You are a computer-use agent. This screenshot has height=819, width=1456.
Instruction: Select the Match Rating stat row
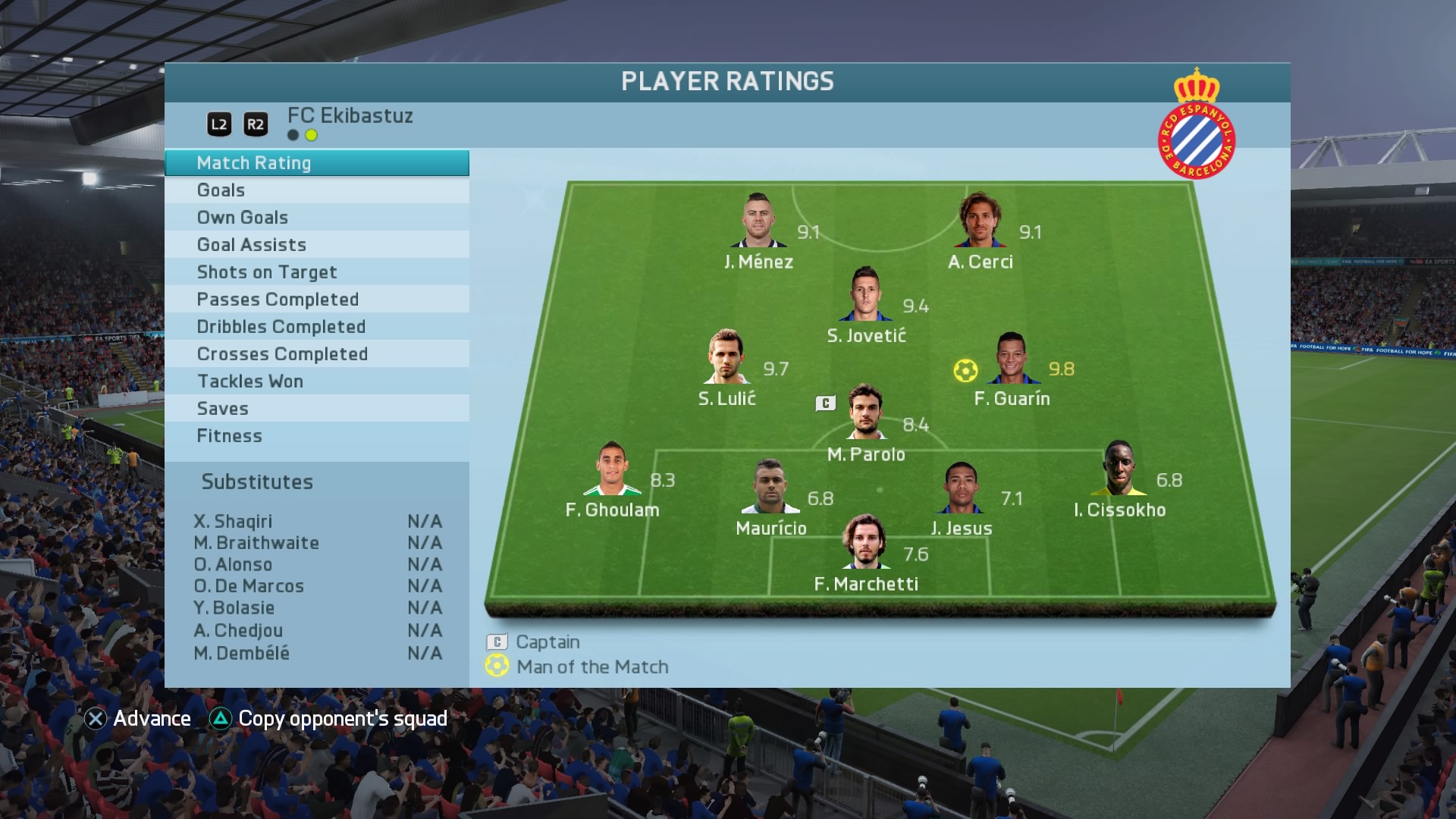click(316, 163)
